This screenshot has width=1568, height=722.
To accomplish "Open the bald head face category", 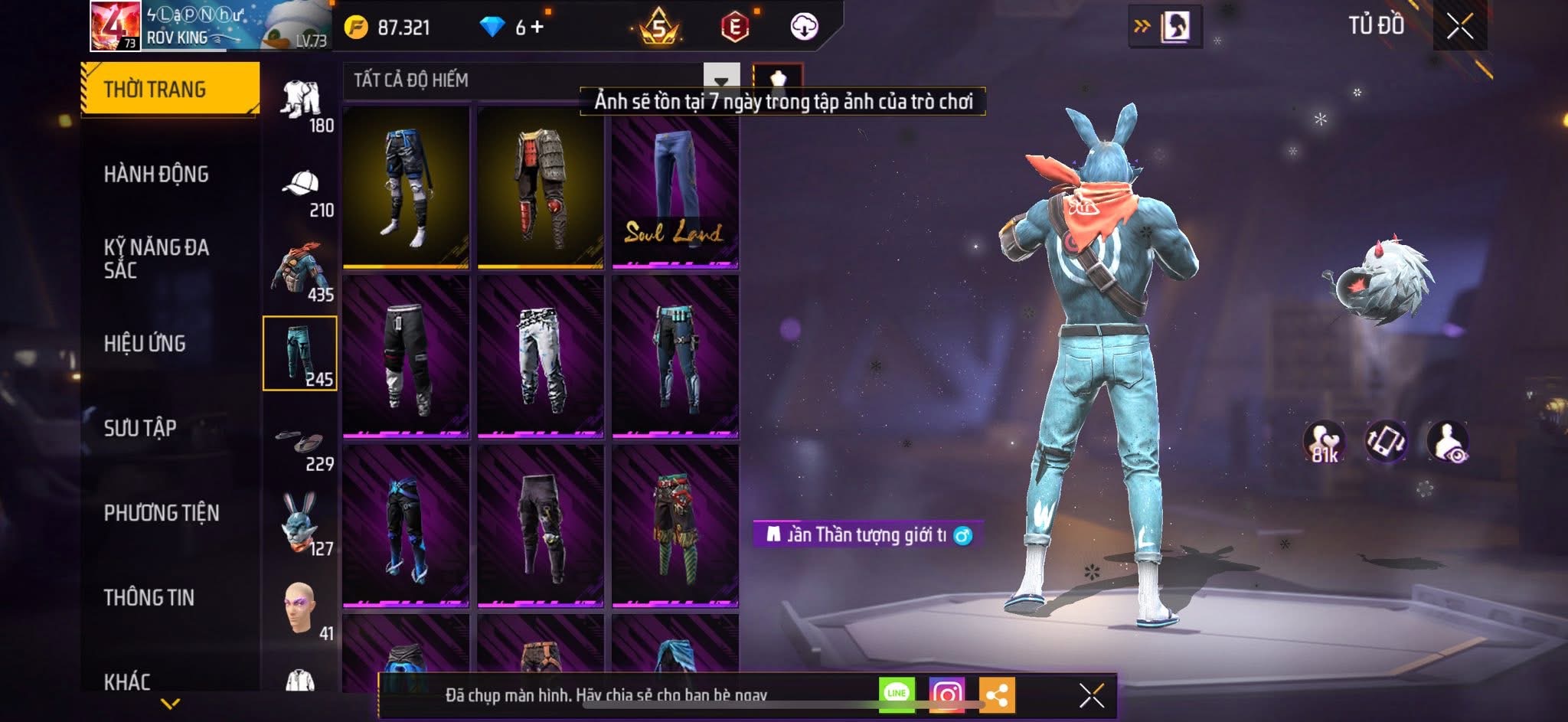I will pos(301,608).
